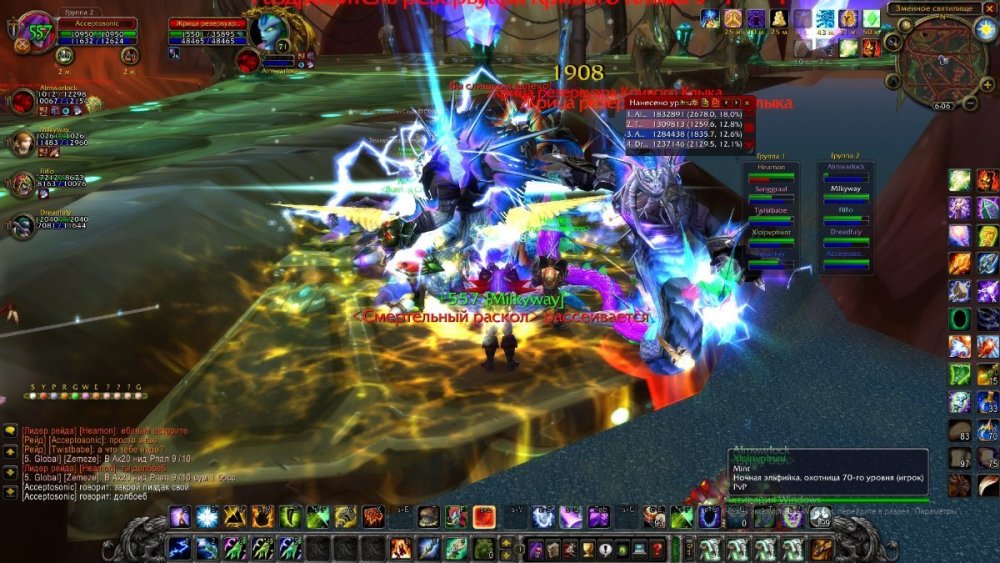1000x563 pixels.
Task: Target party member Almwarlock's portrait
Action: point(22,100)
